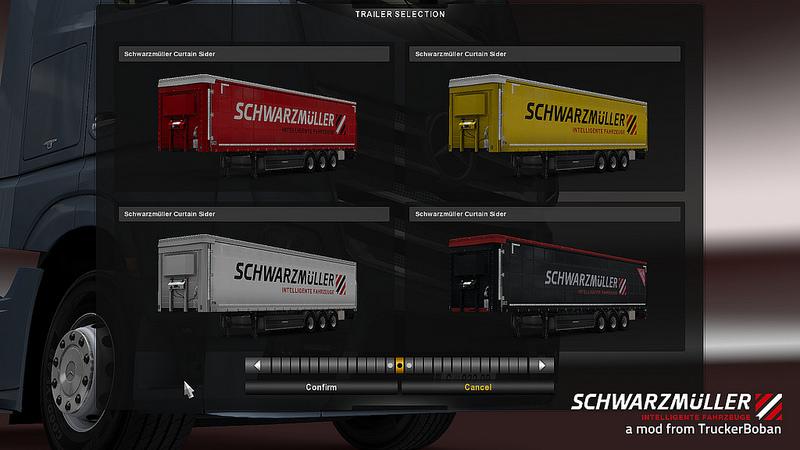The height and width of the screenshot is (450, 800).
Task: Go to previous trailer page with left arrow
Action: pyautogui.click(x=257, y=366)
